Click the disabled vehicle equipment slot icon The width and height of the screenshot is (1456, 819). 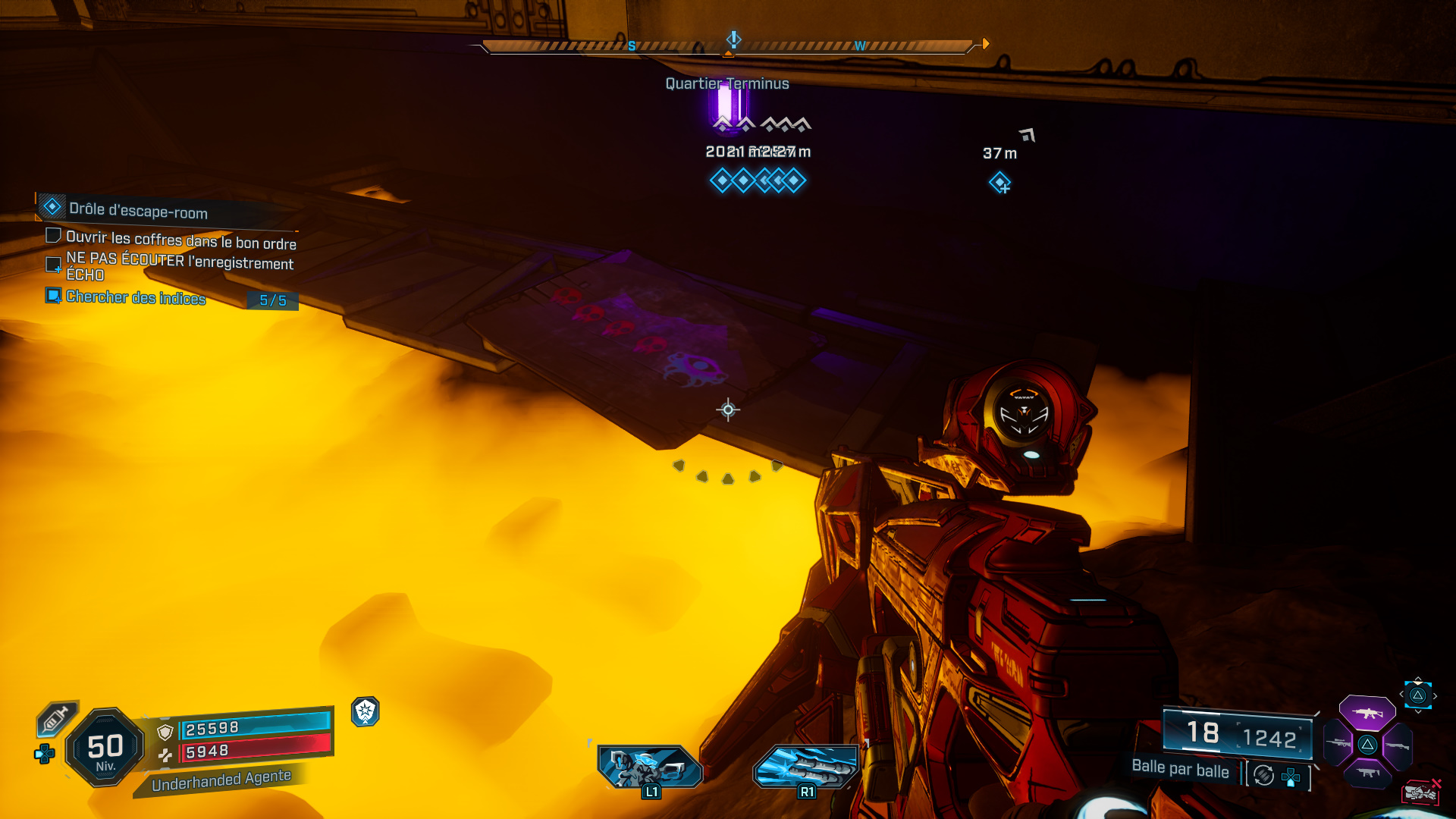(1422, 792)
